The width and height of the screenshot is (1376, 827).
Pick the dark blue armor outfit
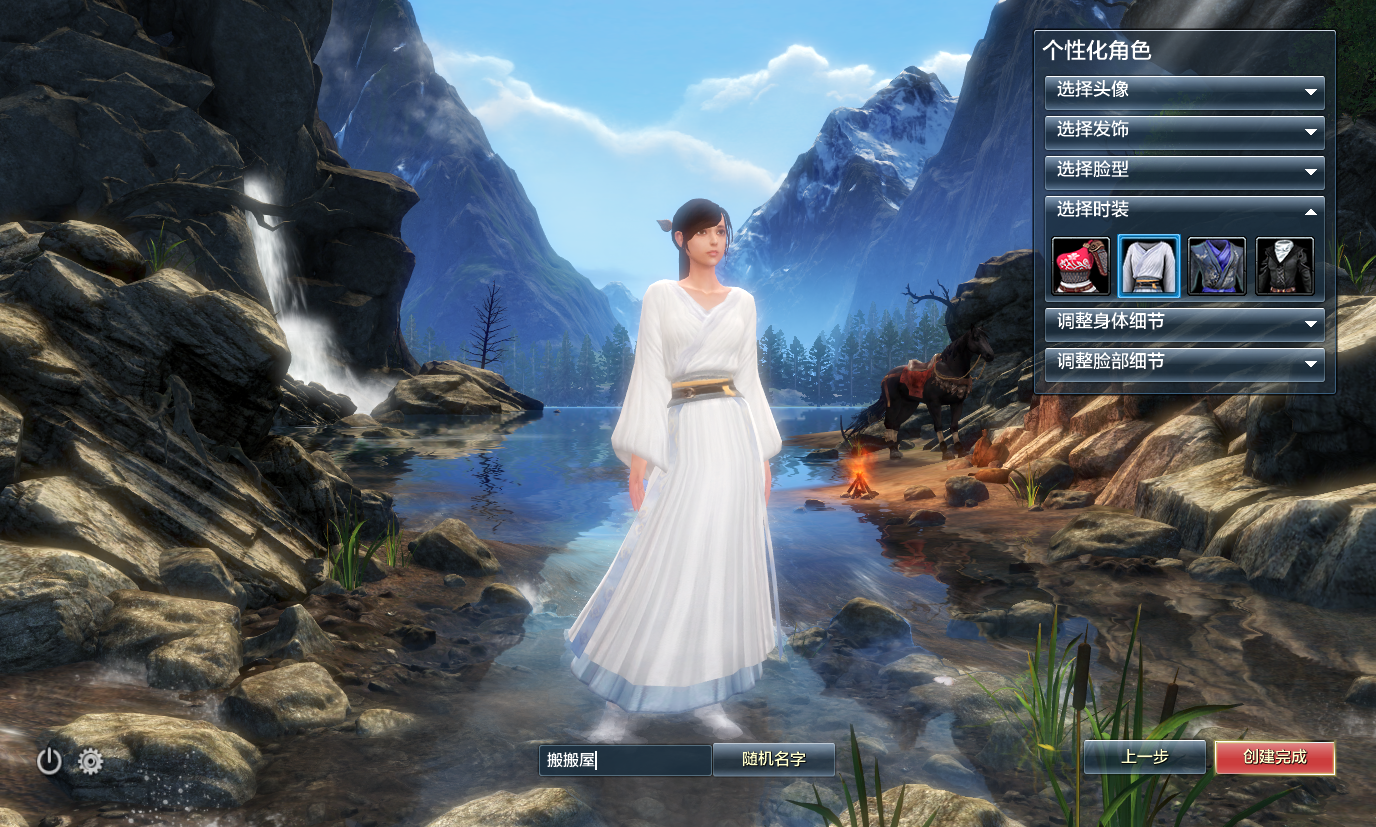click(1216, 266)
